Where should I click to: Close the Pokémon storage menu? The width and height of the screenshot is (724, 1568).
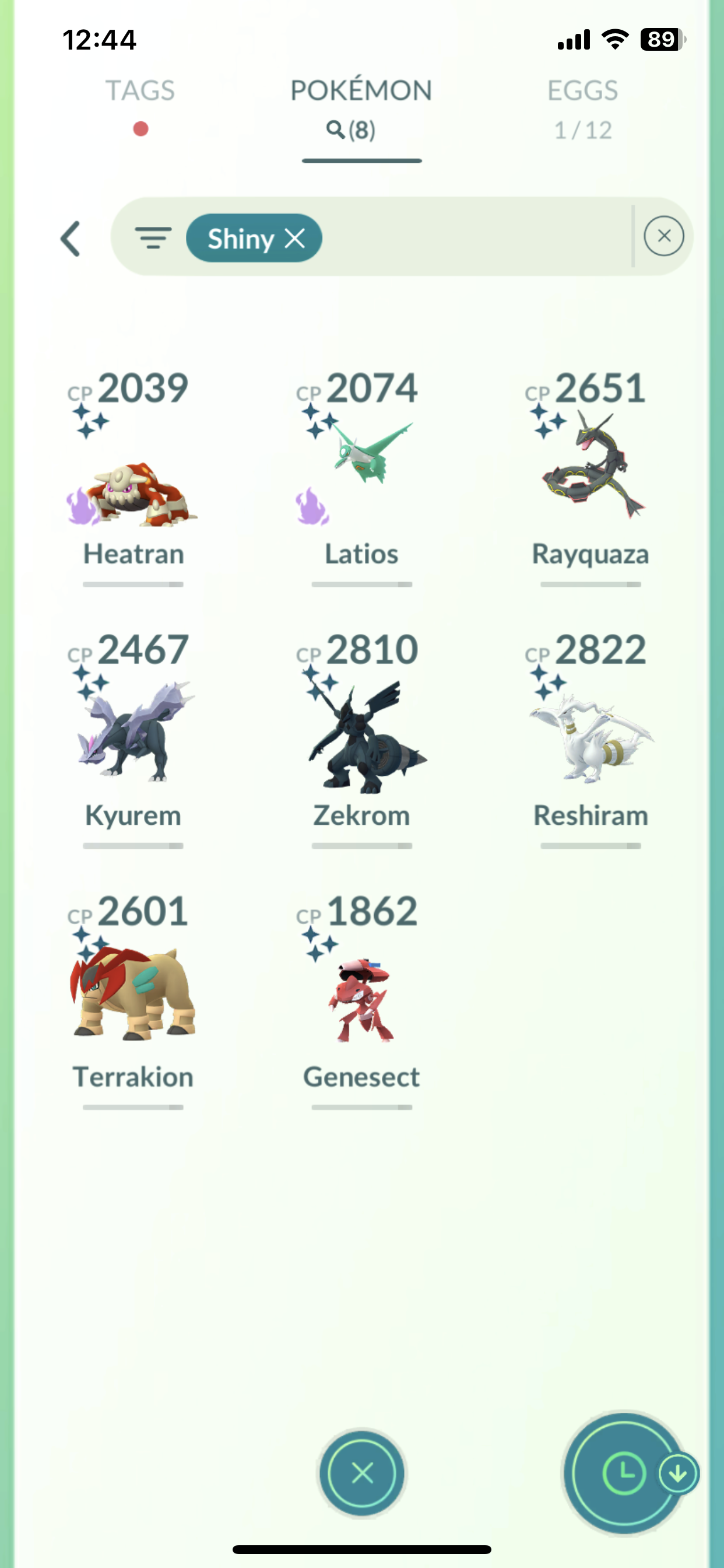point(362,1473)
